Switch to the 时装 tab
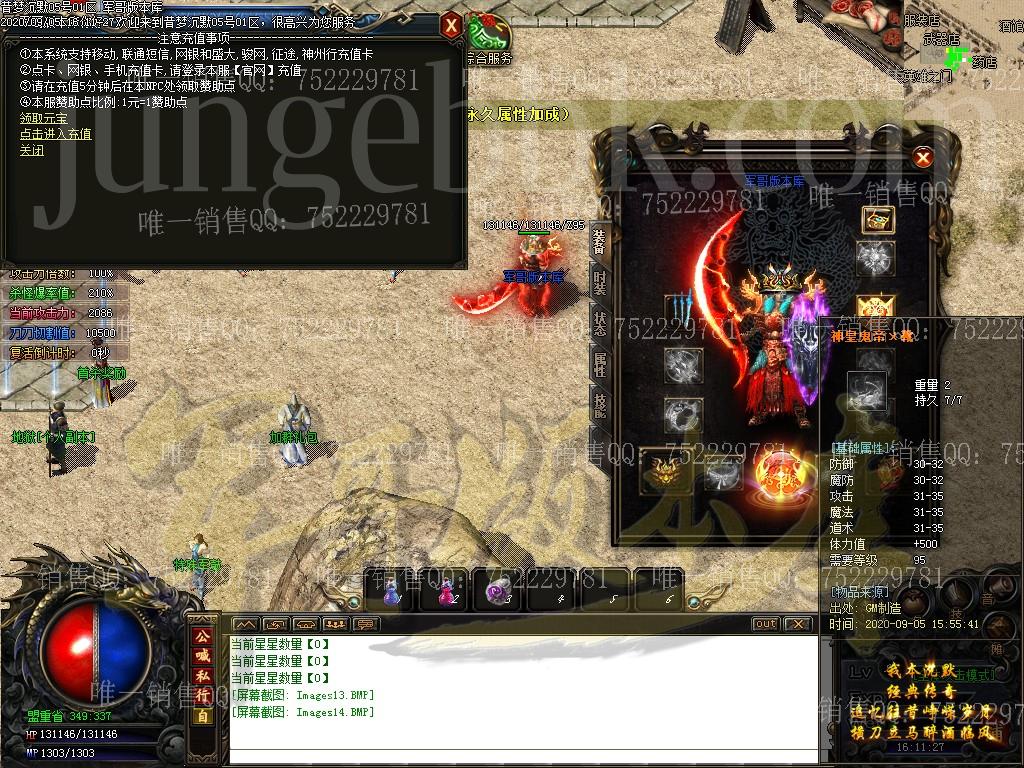1024x768 pixels. click(x=599, y=282)
